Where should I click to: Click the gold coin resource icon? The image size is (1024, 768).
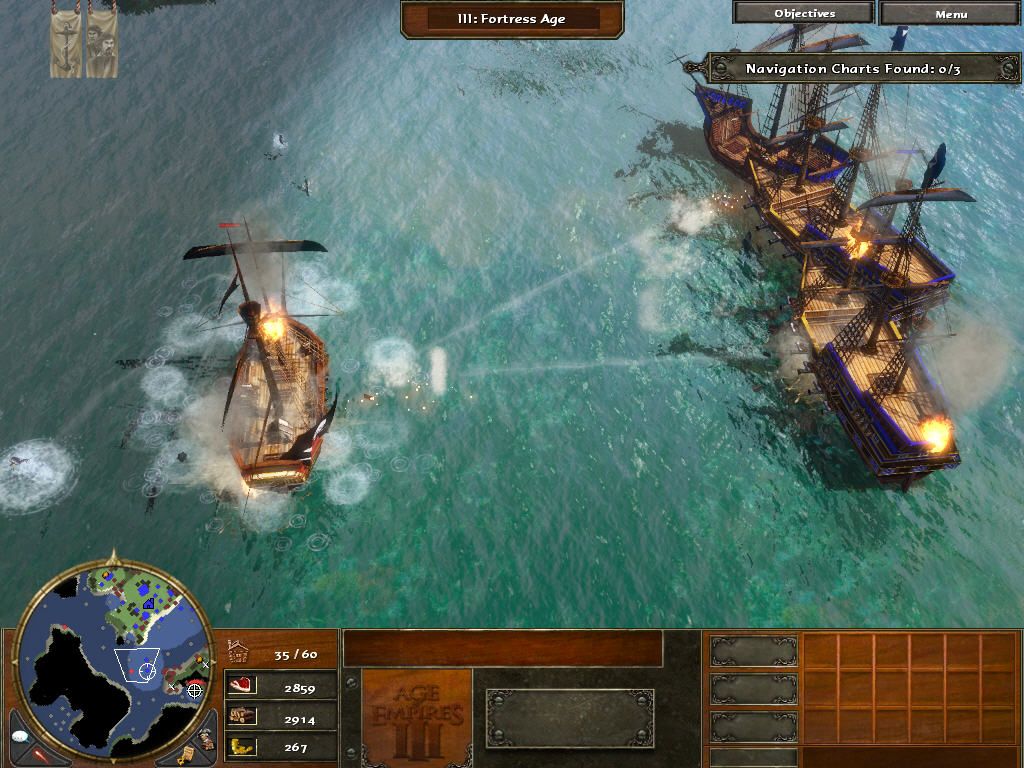242,746
